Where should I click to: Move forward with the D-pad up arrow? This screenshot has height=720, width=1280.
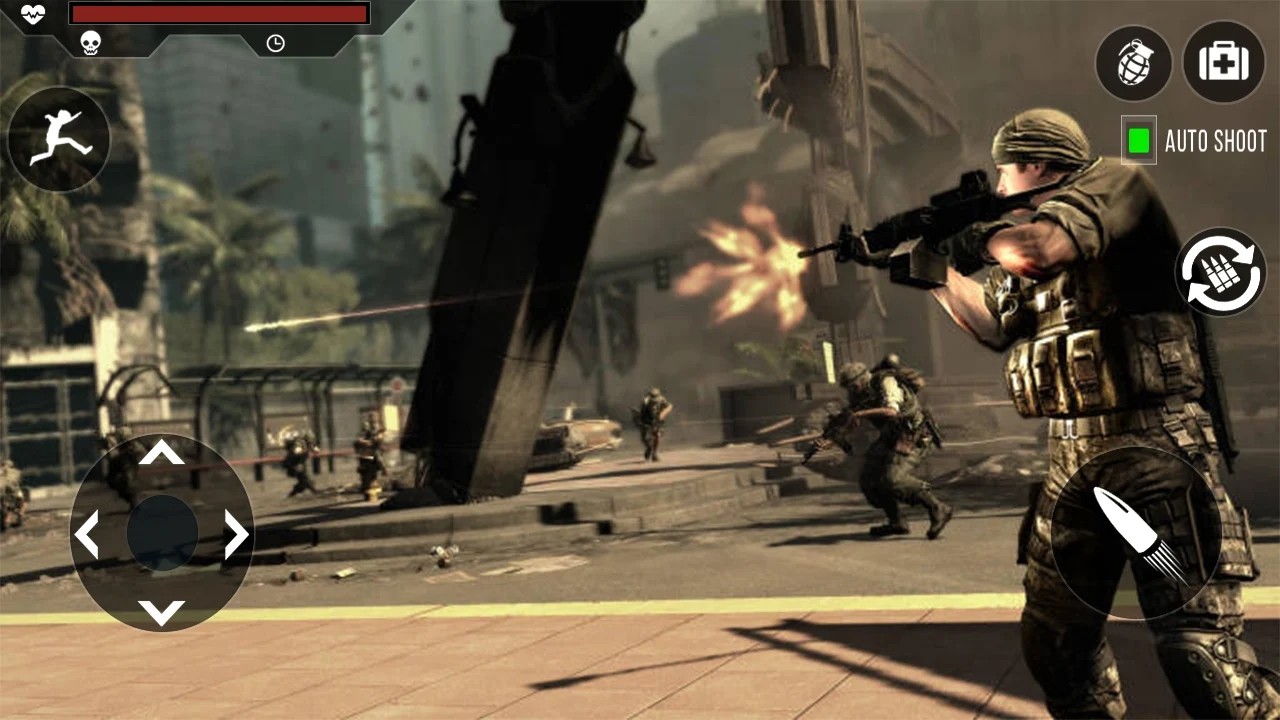pyautogui.click(x=161, y=454)
